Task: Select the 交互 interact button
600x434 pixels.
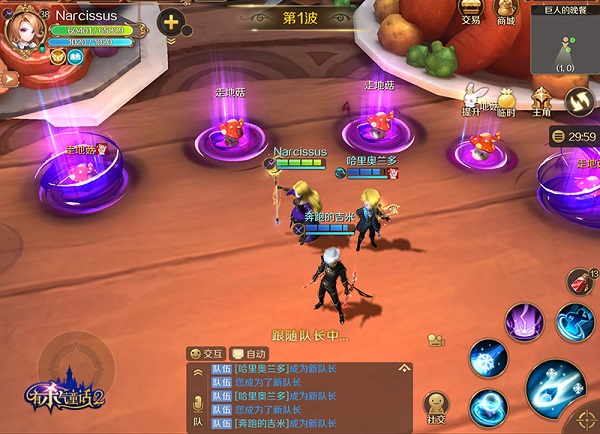Action: click(208, 353)
